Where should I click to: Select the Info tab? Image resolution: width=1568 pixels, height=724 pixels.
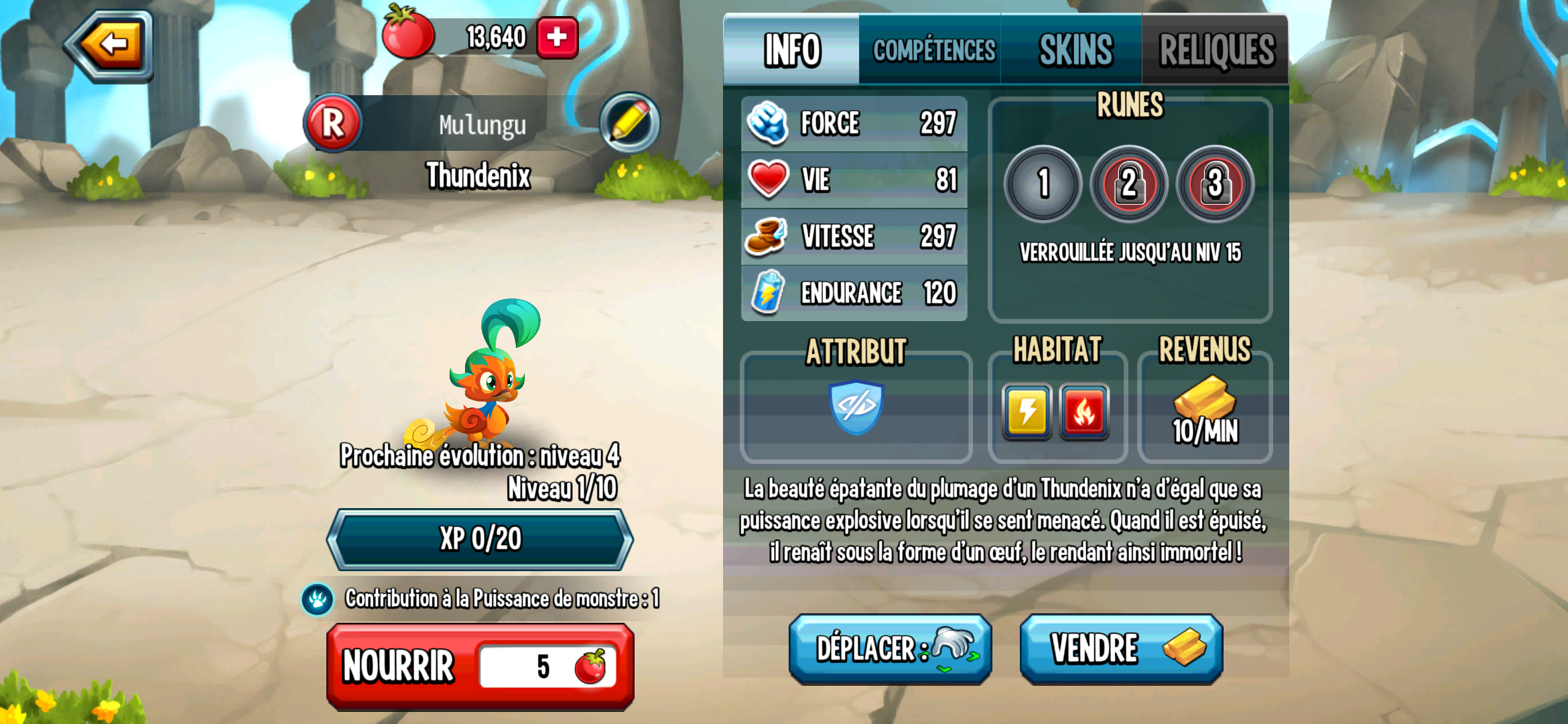pyautogui.click(x=792, y=50)
